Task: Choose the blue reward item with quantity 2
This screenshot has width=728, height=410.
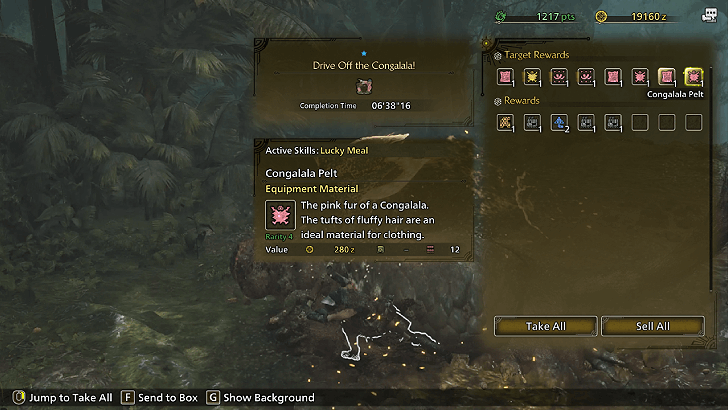Action: tap(559, 123)
